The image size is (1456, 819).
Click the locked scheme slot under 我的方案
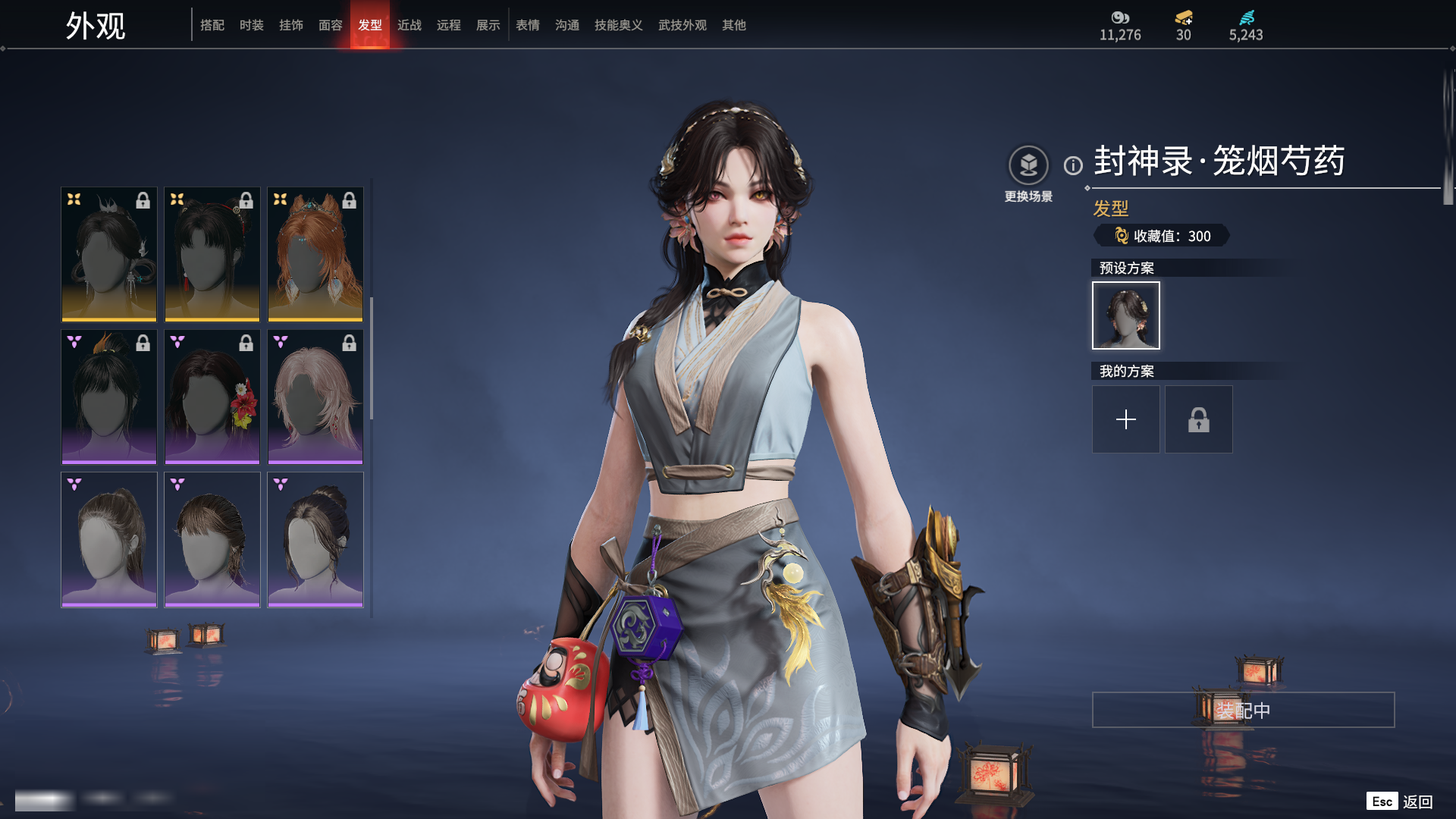pos(1199,419)
